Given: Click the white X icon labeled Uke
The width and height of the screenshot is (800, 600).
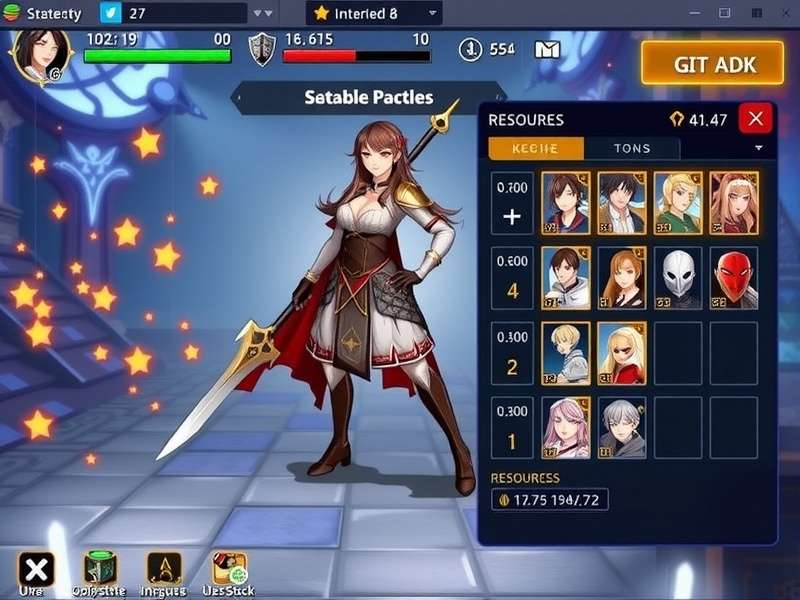Looking at the screenshot, I should 36,570.
